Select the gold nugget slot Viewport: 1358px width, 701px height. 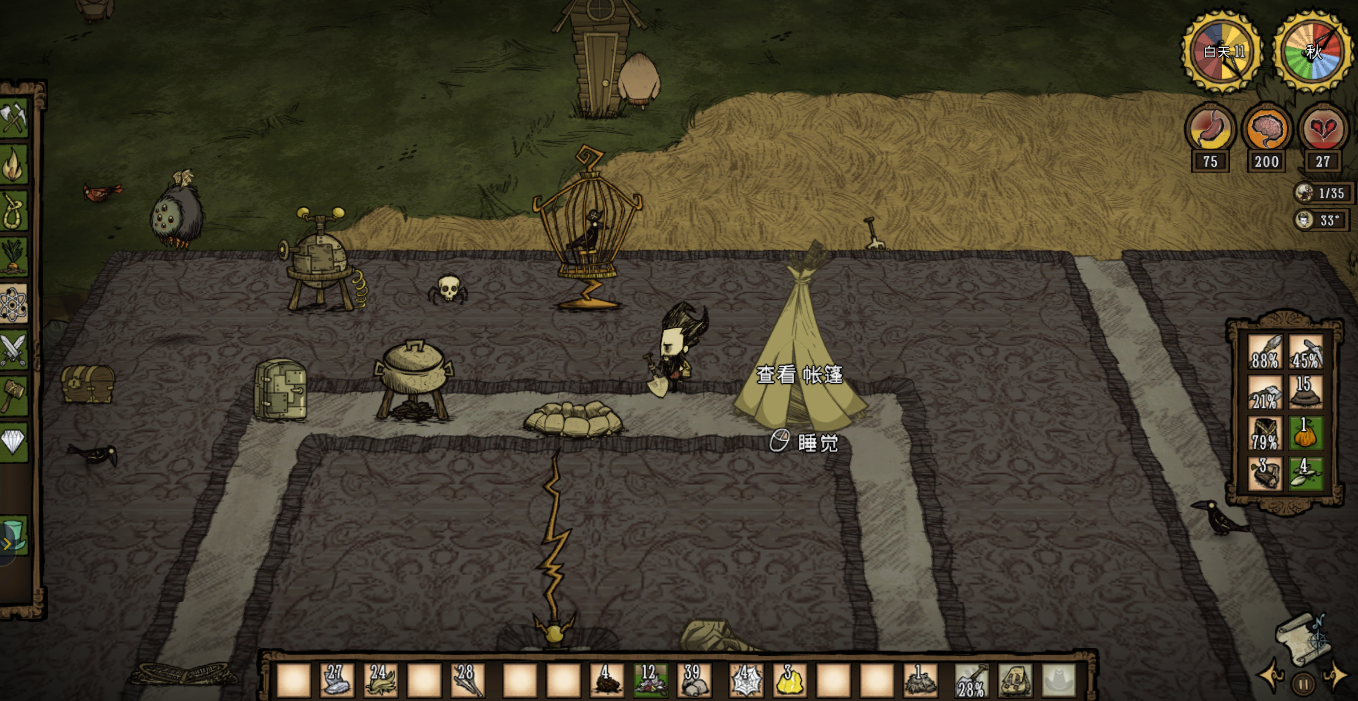790,680
